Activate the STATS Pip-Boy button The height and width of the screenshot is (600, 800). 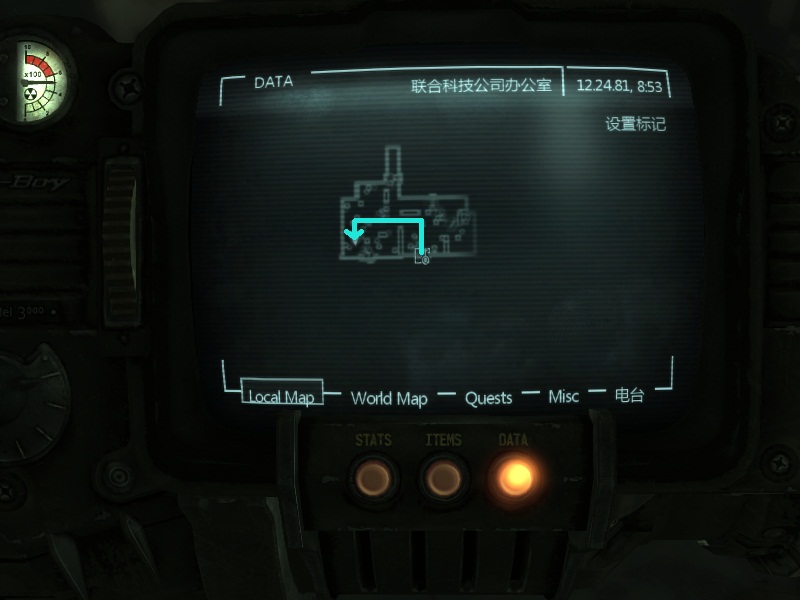[373, 479]
